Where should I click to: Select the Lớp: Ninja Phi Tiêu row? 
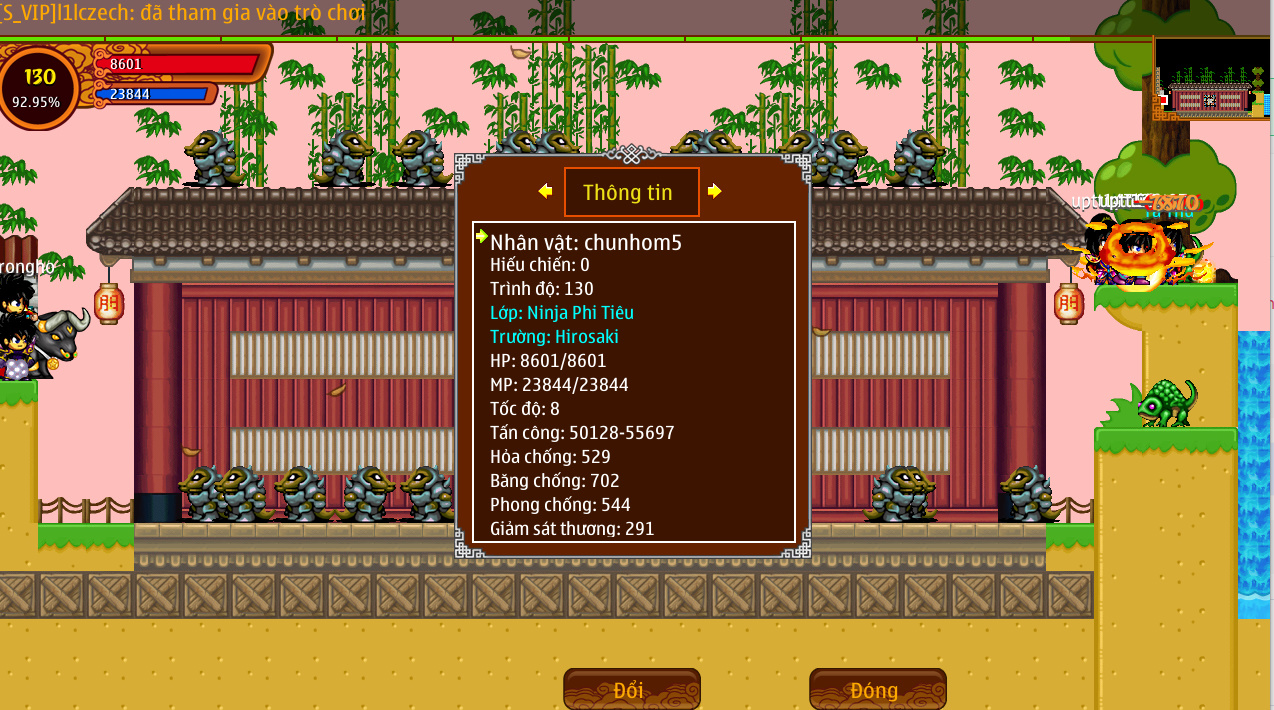pos(561,313)
